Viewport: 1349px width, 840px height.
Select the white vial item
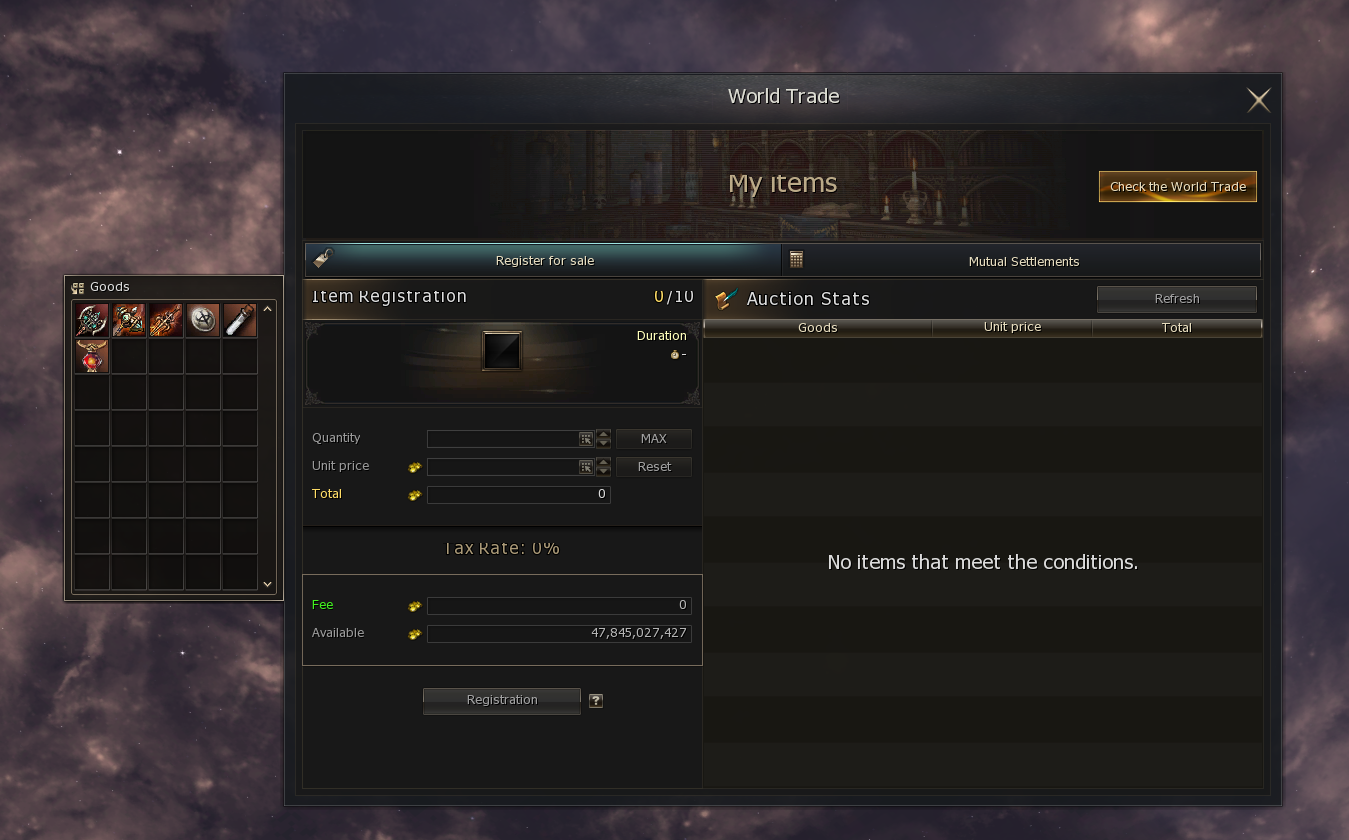tap(240, 320)
